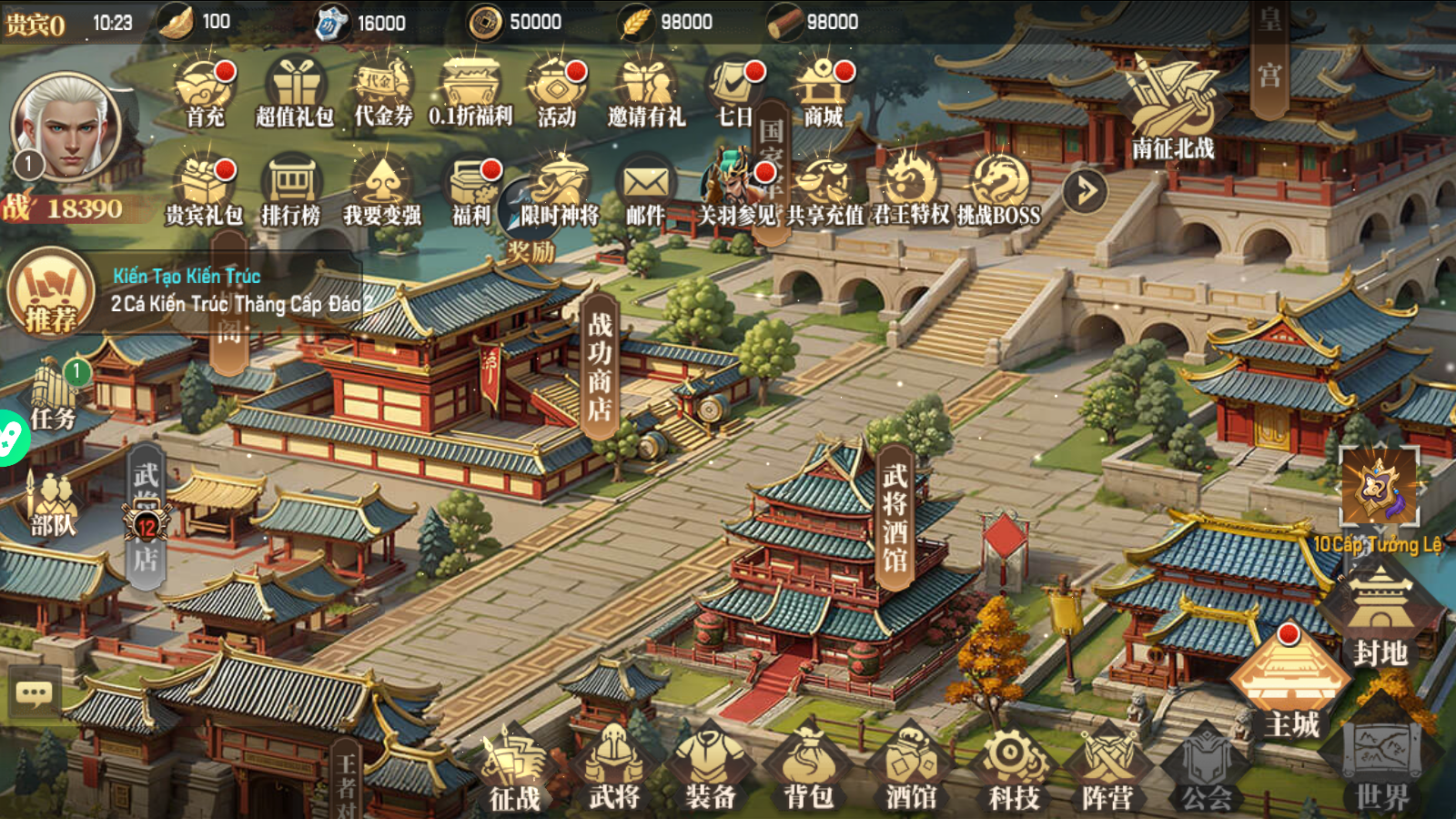Open the 超值礼包 gift pack

tap(296, 93)
